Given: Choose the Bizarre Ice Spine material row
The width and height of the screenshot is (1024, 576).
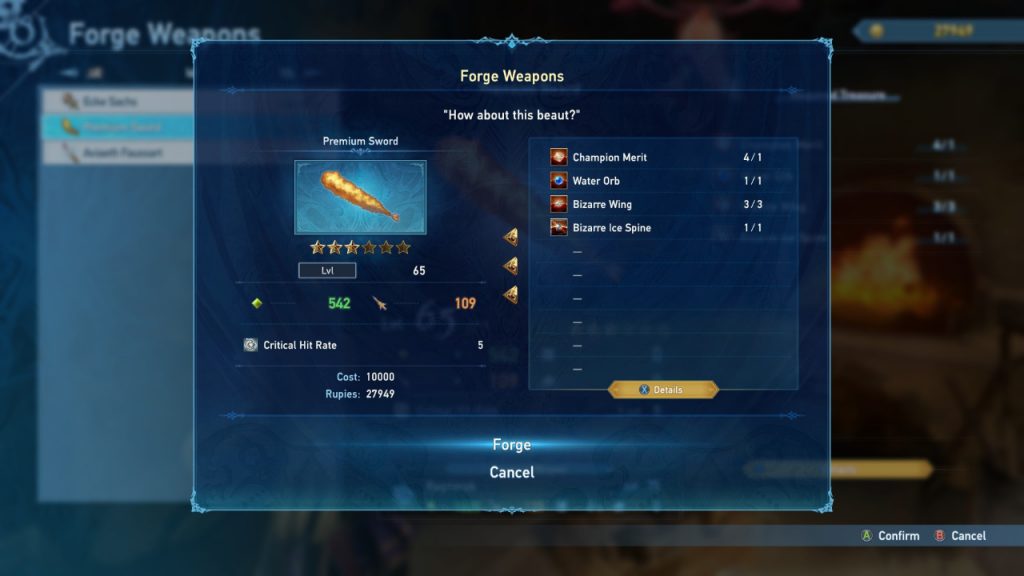Looking at the screenshot, I should [662, 228].
